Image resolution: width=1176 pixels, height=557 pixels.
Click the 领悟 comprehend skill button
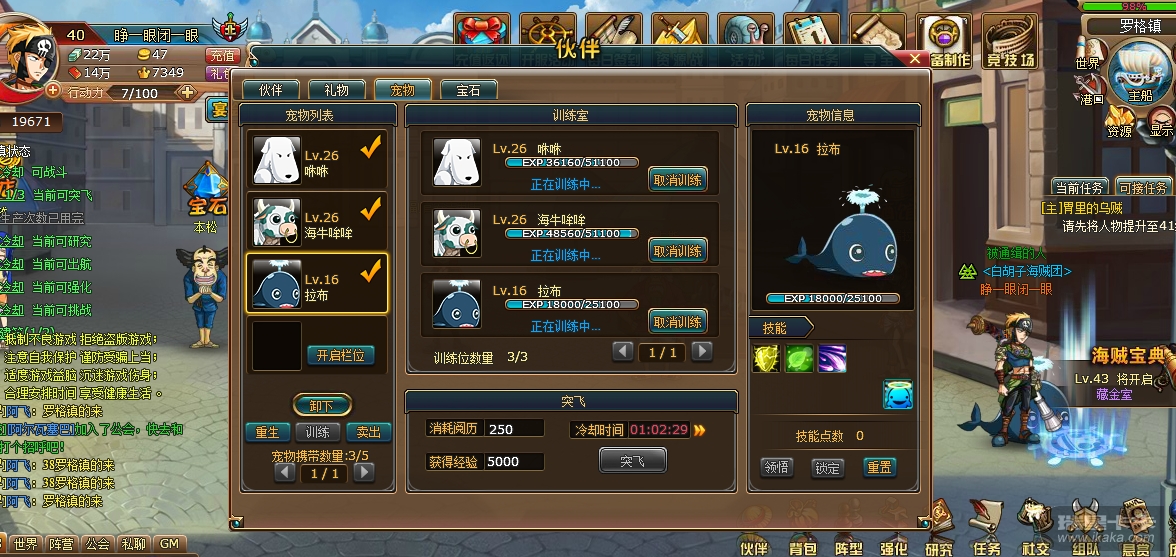(x=777, y=467)
